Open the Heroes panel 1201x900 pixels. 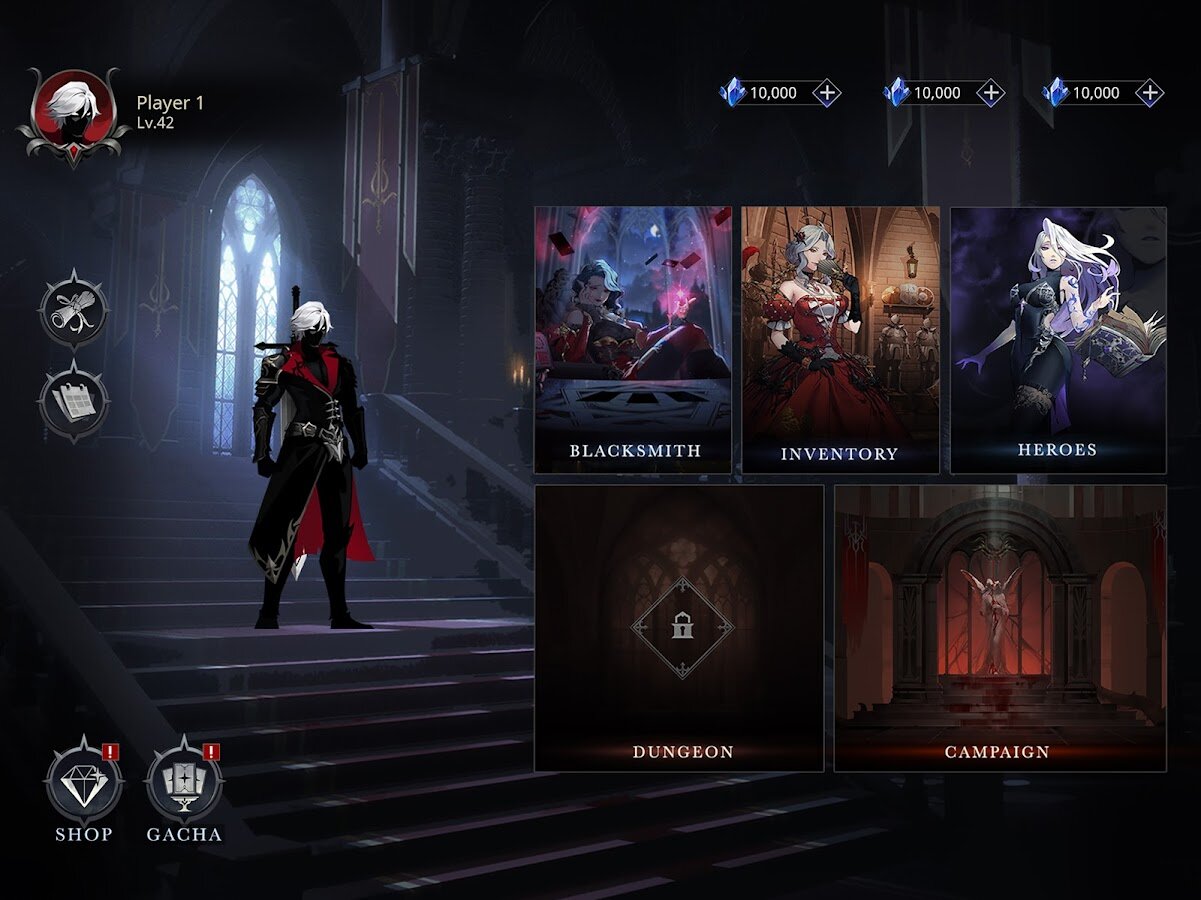1058,340
